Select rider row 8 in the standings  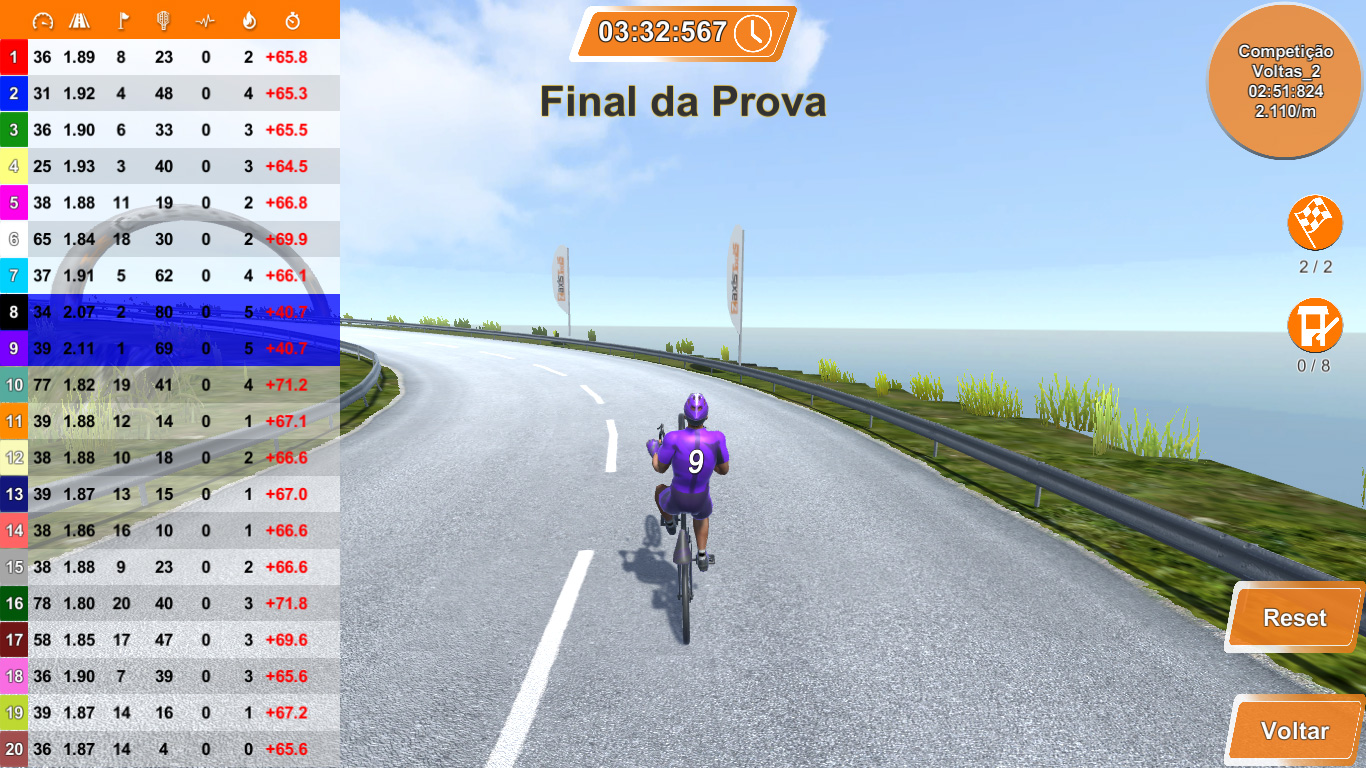pos(170,312)
